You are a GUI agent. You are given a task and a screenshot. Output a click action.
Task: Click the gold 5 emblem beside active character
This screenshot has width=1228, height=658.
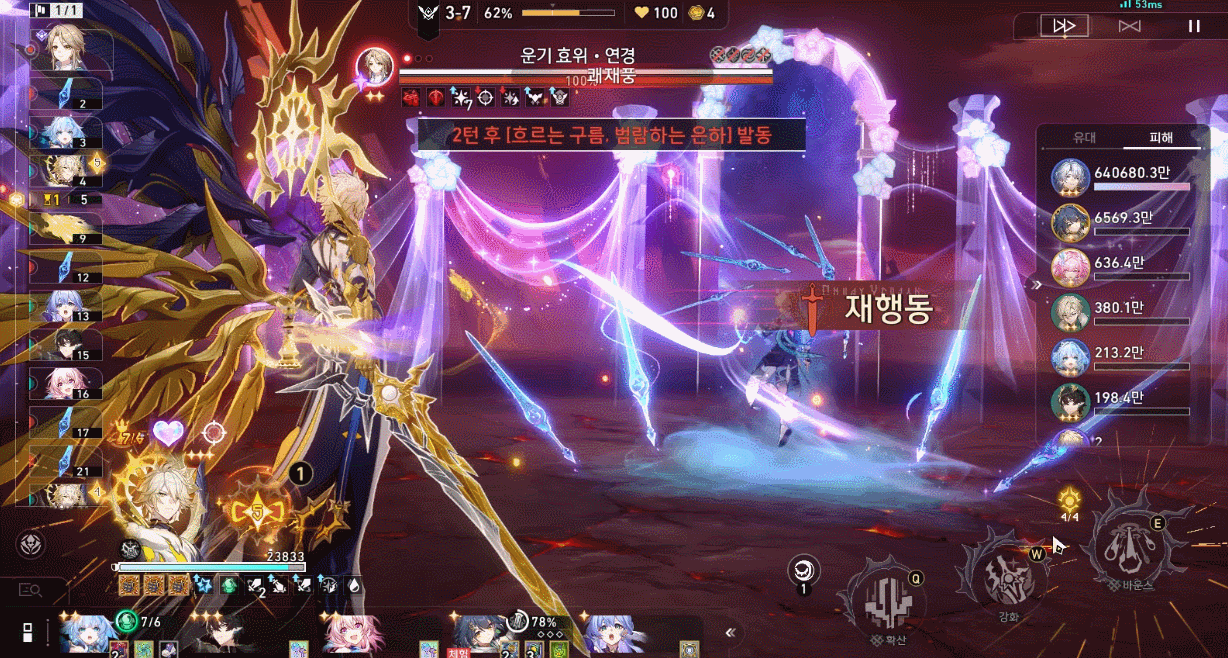[259, 513]
